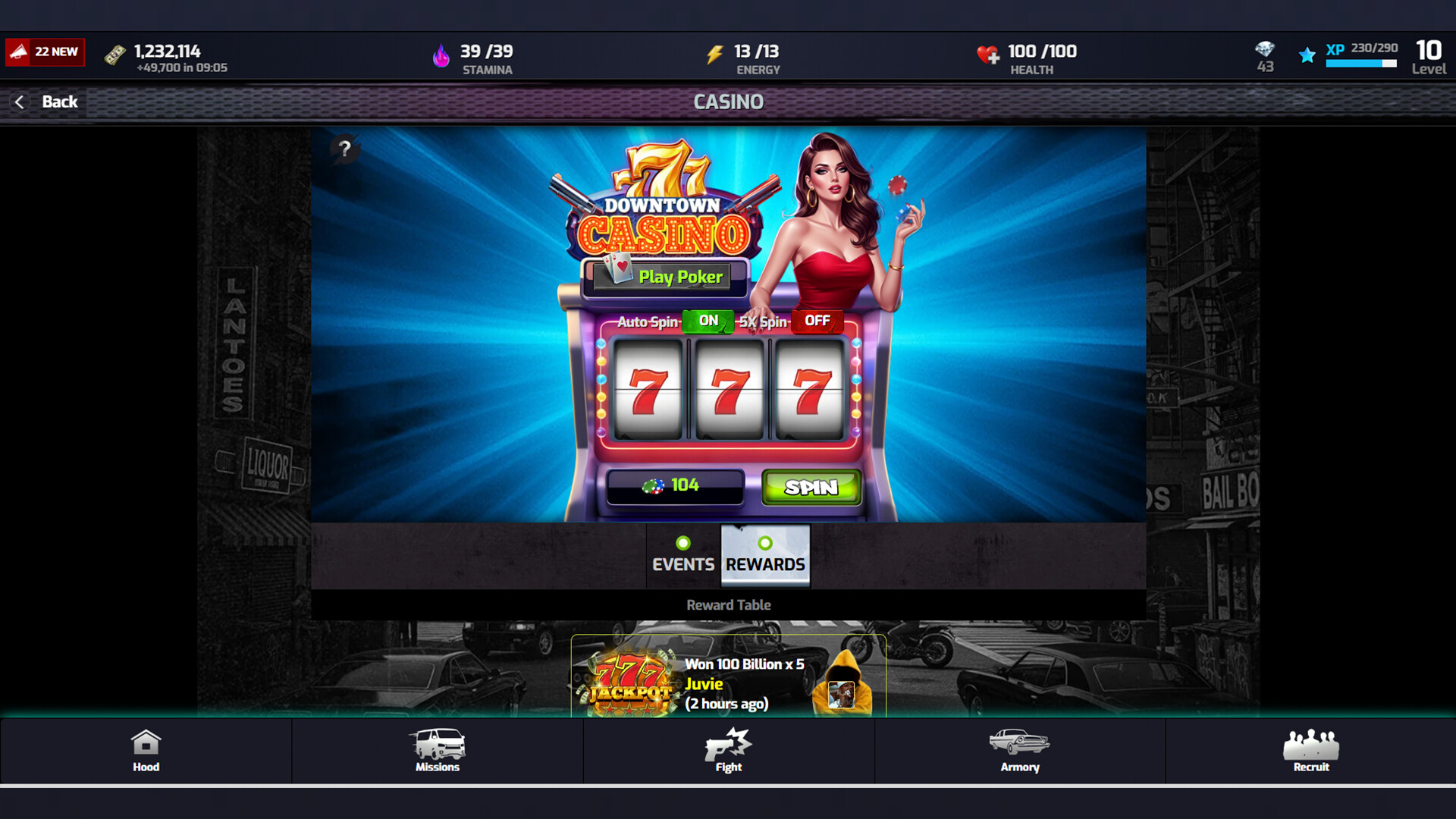Click the stamina flame icon
This screenshot has width=1456, height=819.
tap(442, 55)
